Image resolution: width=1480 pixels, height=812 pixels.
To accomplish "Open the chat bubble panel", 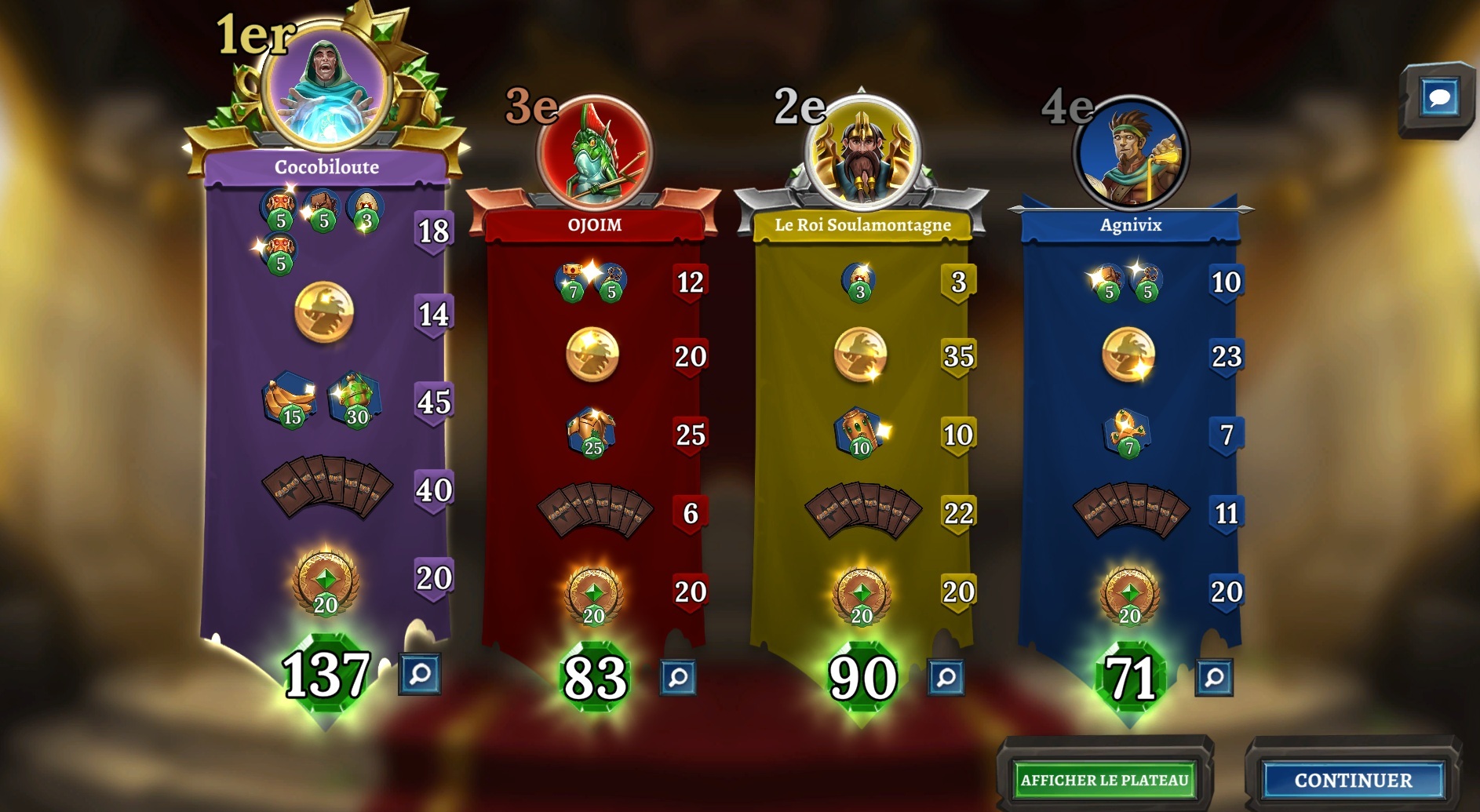I will point(1439,99).
